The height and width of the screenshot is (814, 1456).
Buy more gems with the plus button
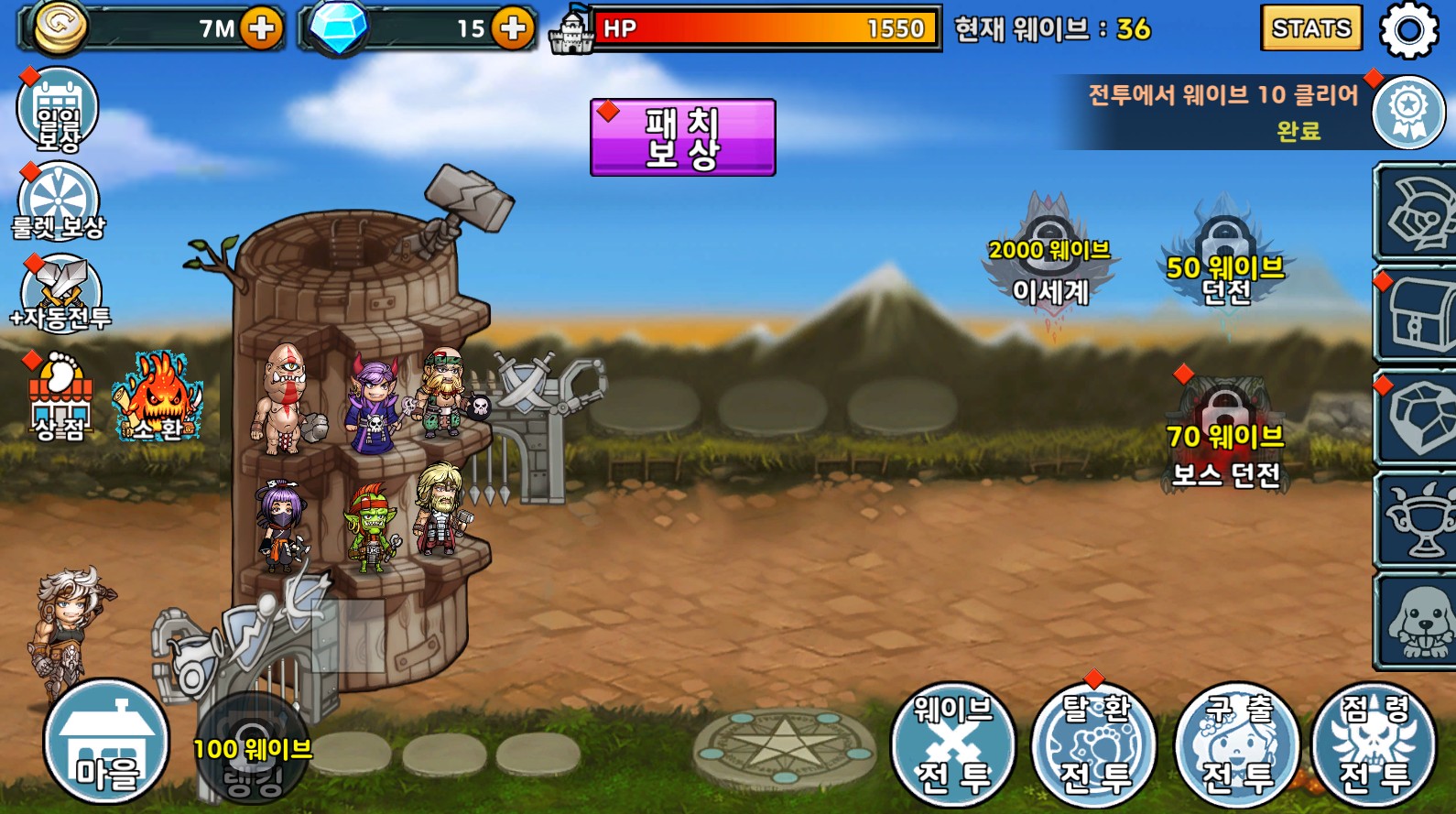tap(513, 28)
